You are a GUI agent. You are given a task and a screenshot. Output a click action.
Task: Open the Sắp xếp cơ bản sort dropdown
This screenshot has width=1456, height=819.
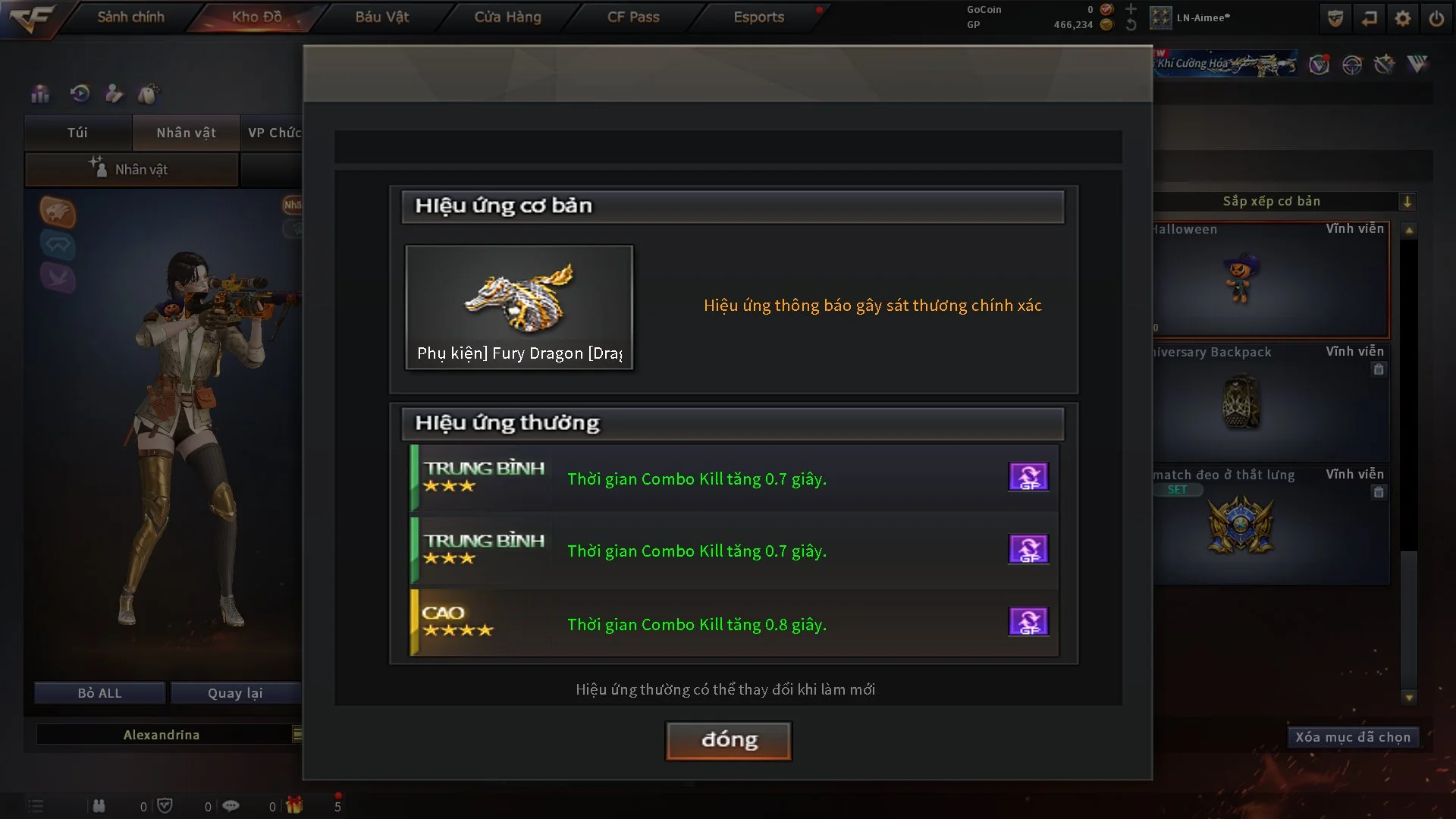[x=1407, y=202]
